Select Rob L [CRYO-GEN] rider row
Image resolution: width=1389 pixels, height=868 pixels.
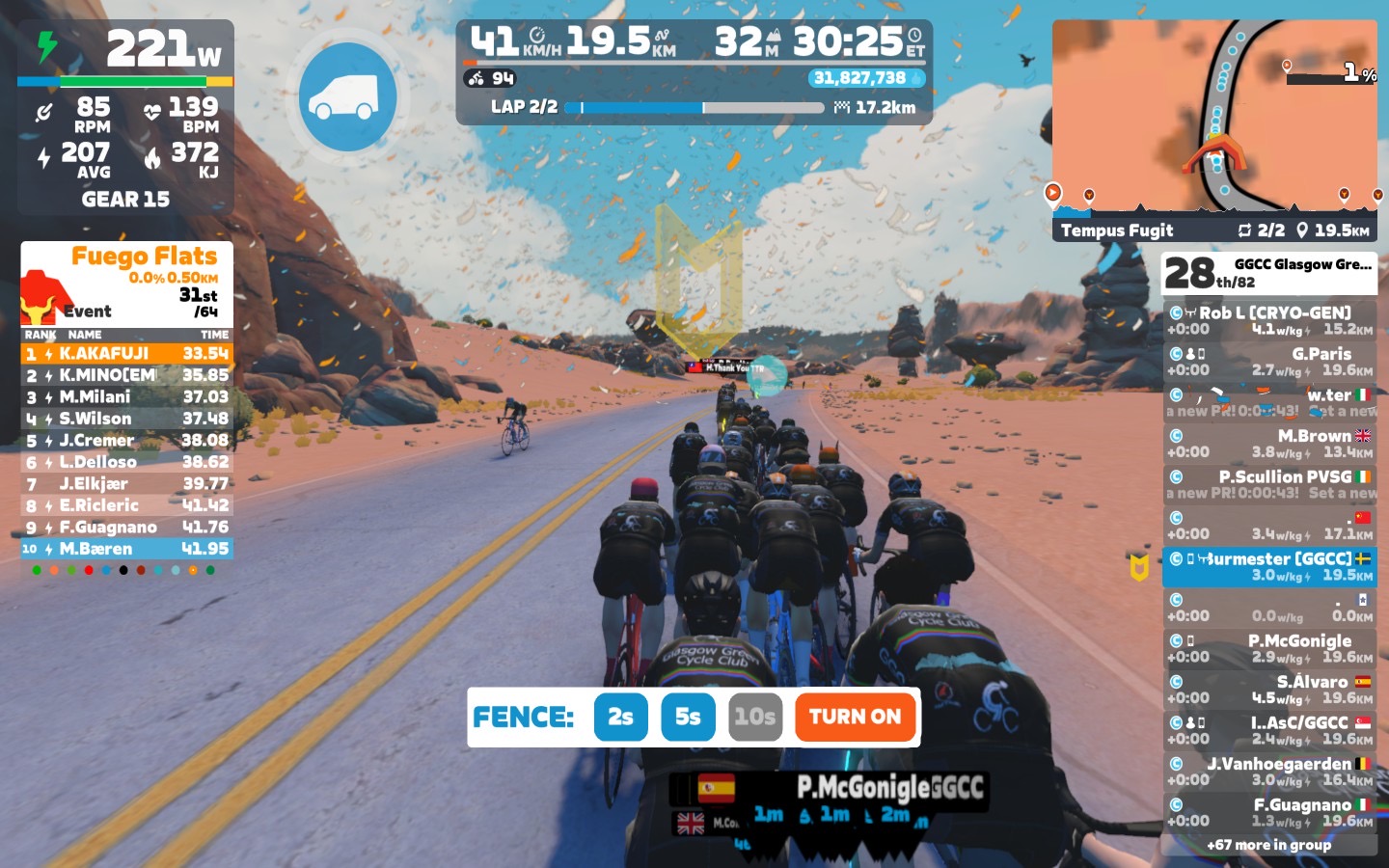coord(1269,320)
